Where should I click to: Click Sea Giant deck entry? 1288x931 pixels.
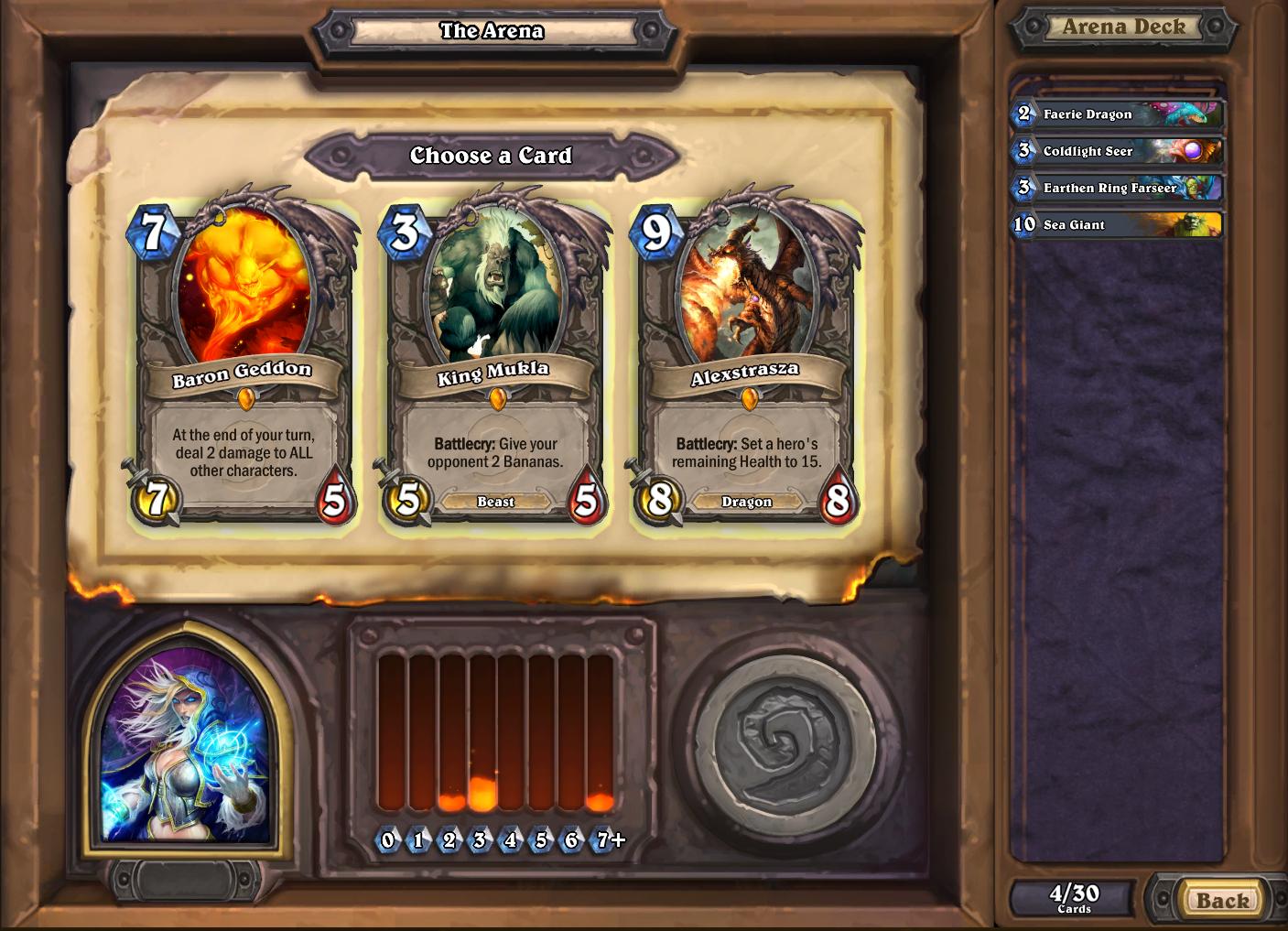click(1117, 224)
